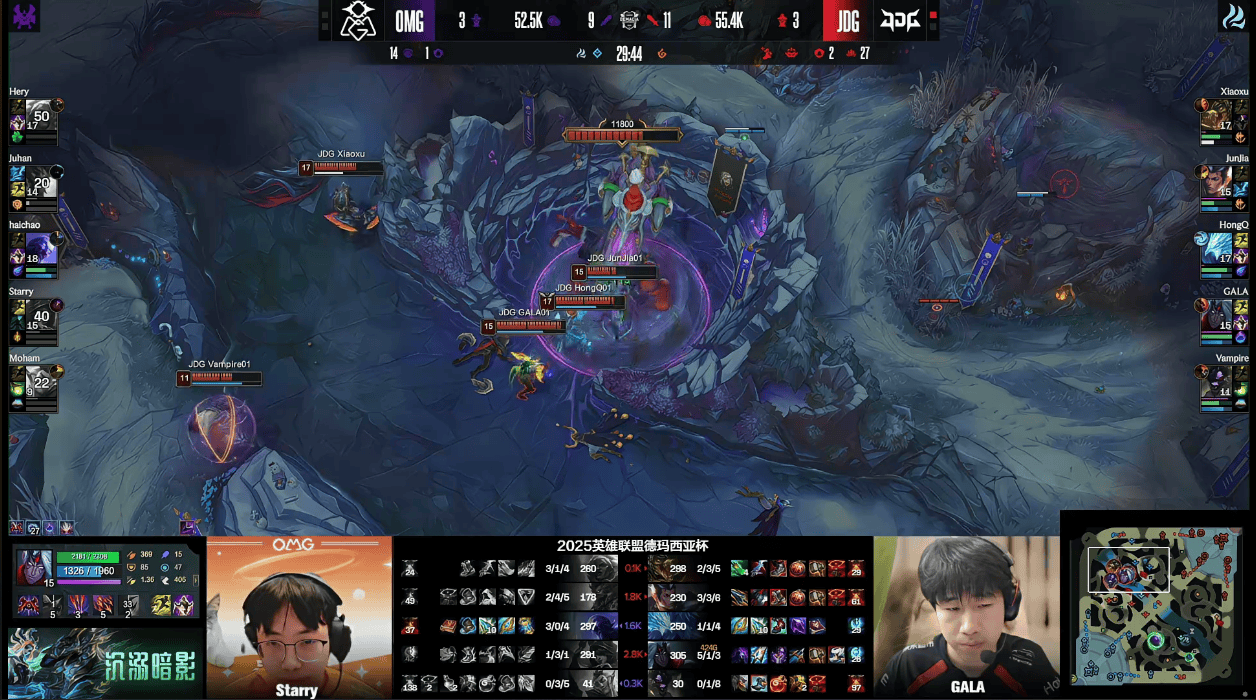Screen dimensions: 1256x700
Task: Open Starry's webcam feed
Action: tap(299, 617)
